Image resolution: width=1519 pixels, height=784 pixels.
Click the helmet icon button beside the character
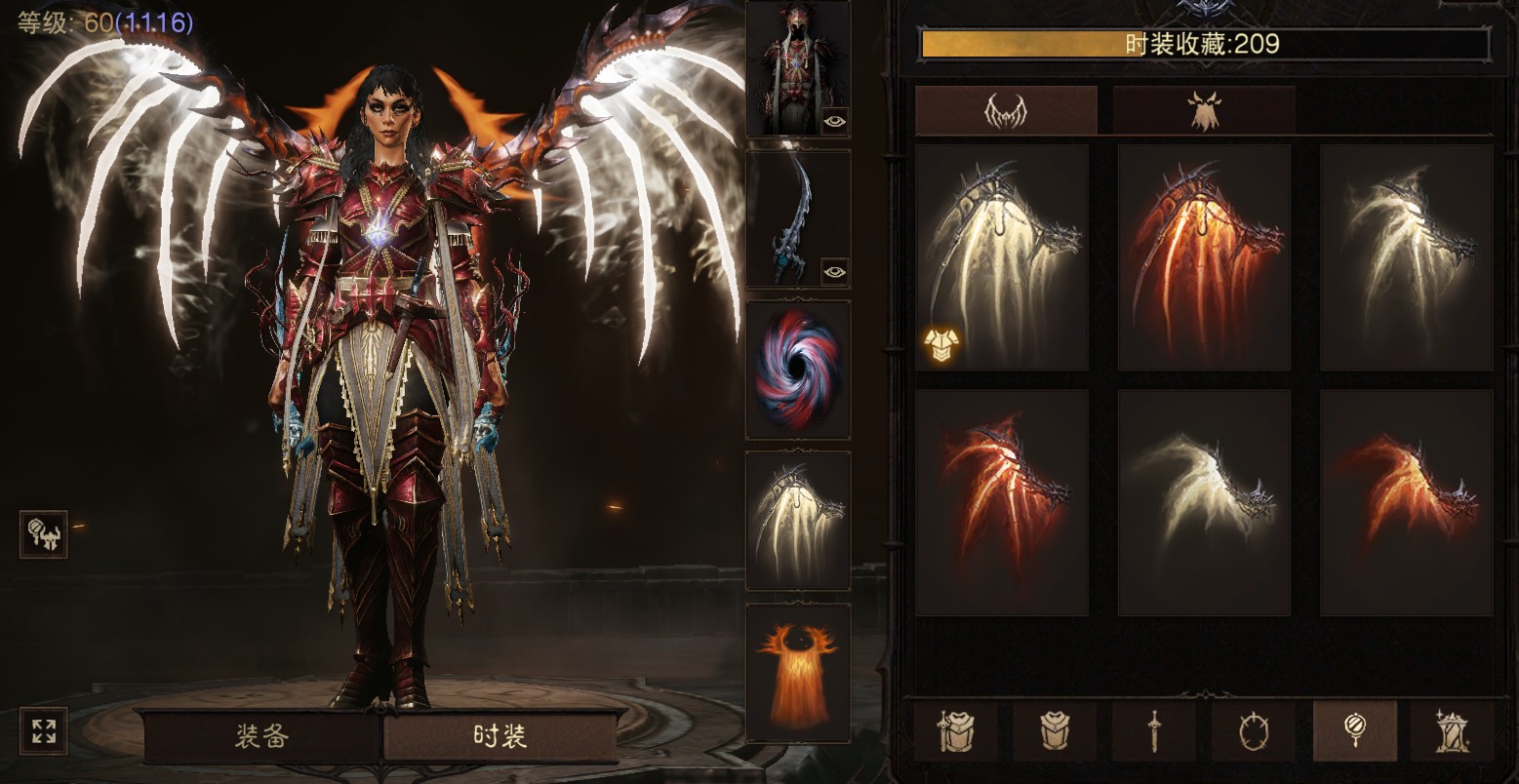44,534
